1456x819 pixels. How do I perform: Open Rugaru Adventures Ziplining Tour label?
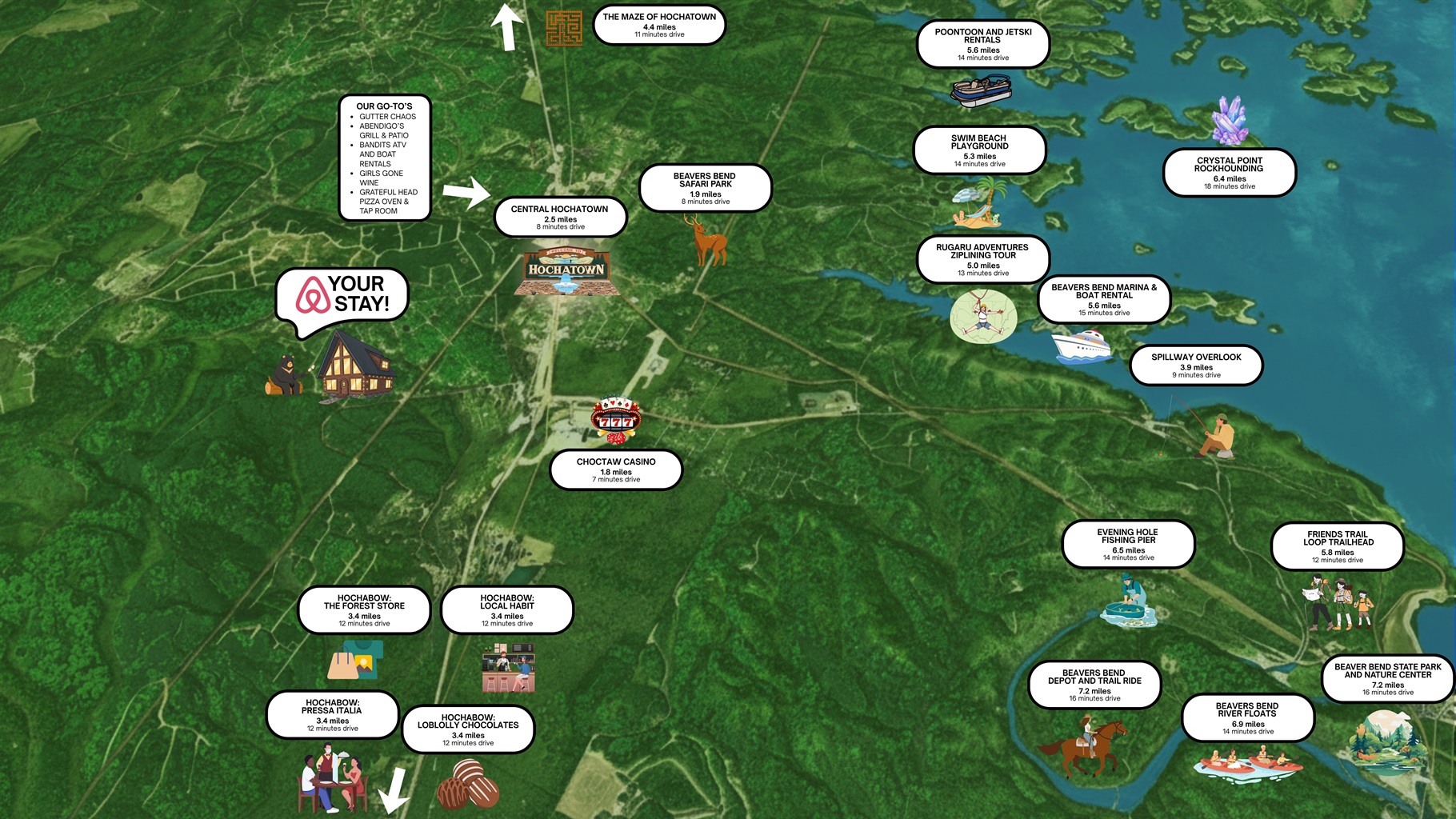click(x=982, y=259)
